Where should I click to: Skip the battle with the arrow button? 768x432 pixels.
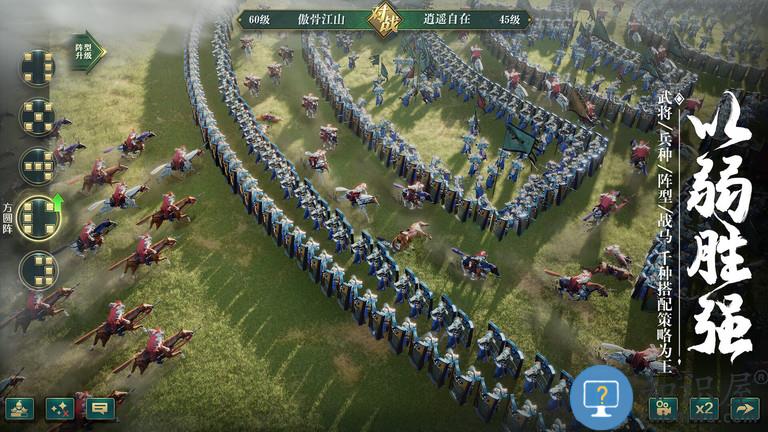[744, 408]
